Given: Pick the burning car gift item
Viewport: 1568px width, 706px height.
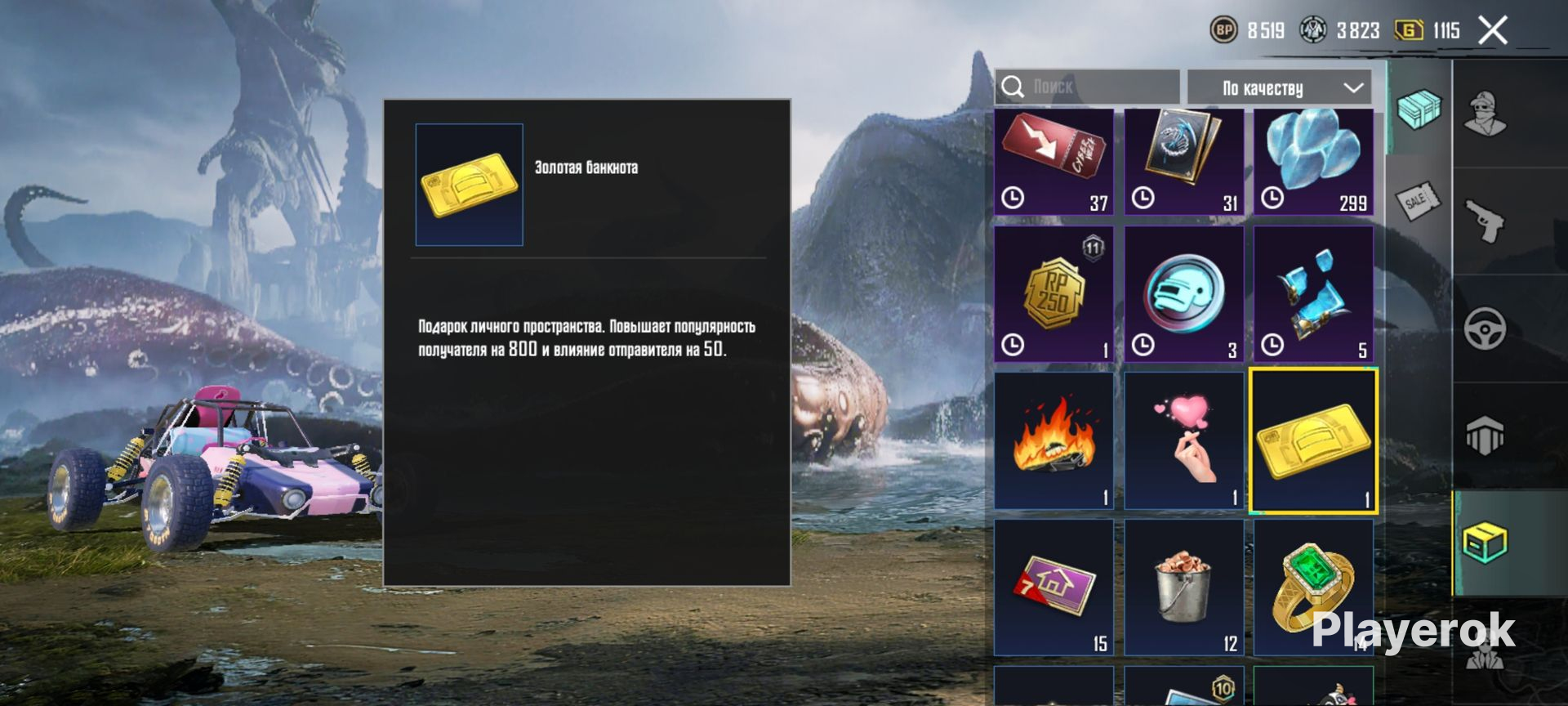Looking at the screenshot, I should point(1053,441).
